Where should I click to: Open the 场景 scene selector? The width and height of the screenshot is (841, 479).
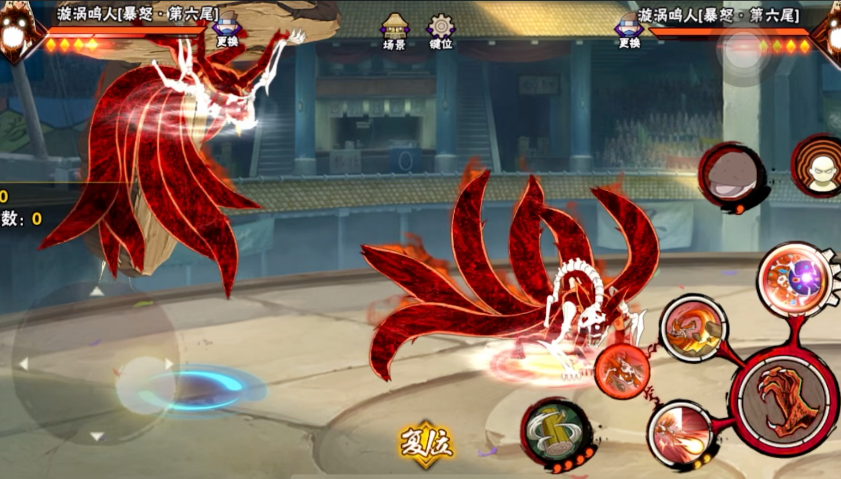point(395,31)
